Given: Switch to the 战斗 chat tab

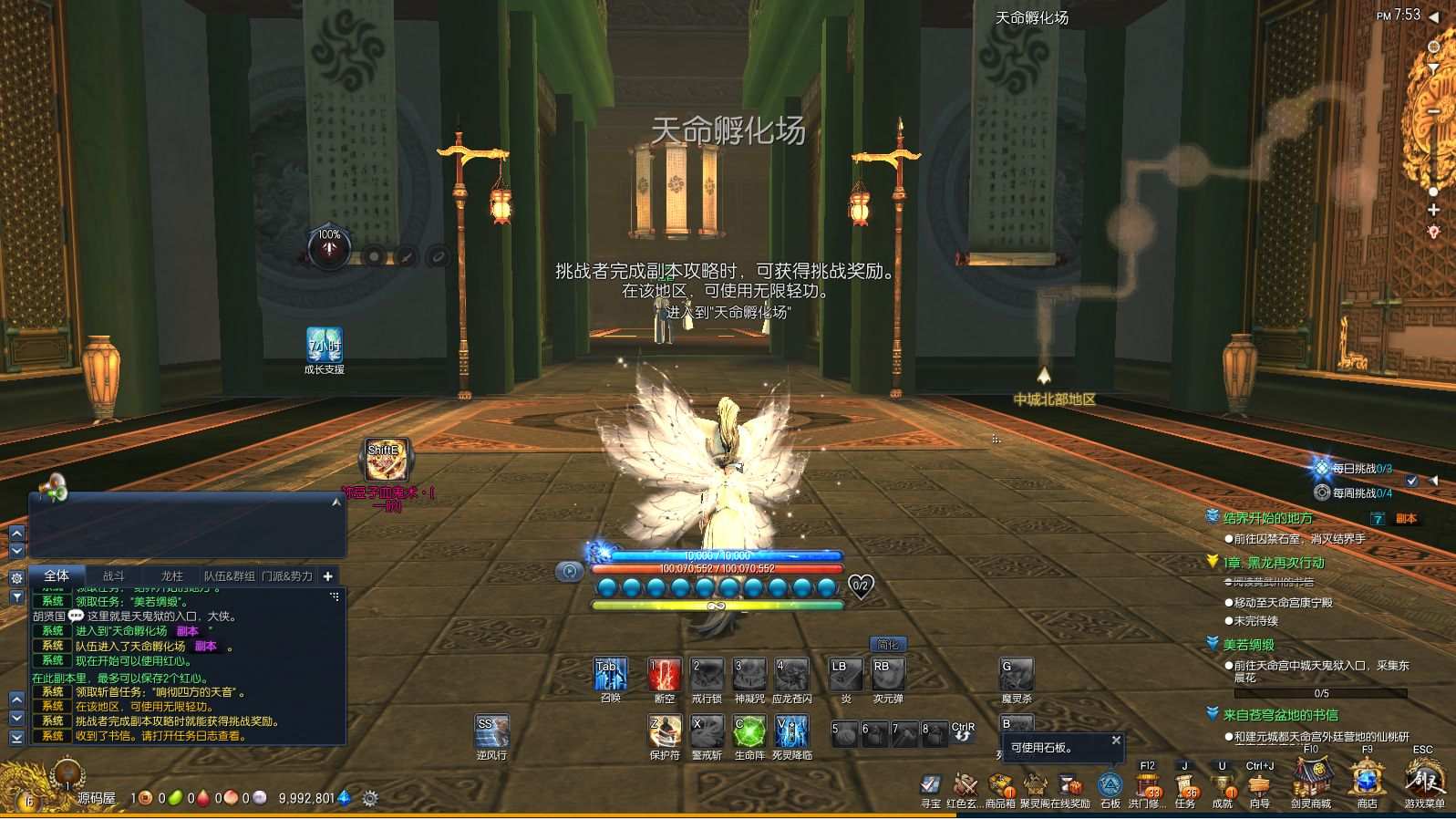Looking at the screenshot, I should coord(114,576).
